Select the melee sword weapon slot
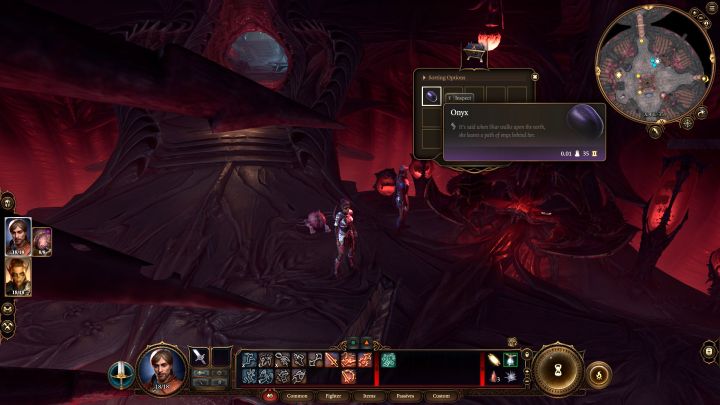The width and height of the screenshot is (720, 405). point(199,356)
